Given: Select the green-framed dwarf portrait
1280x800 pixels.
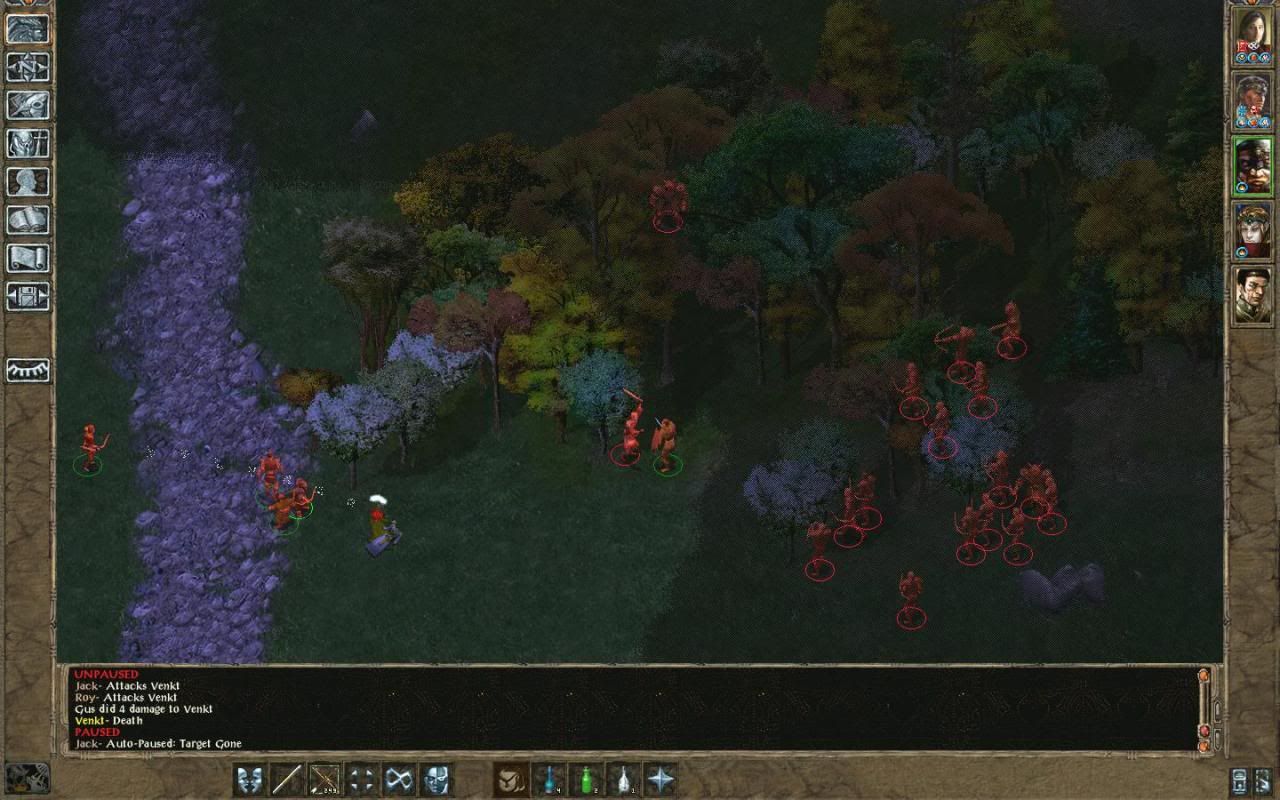Looking at the screenshot, I should 1252,164.
